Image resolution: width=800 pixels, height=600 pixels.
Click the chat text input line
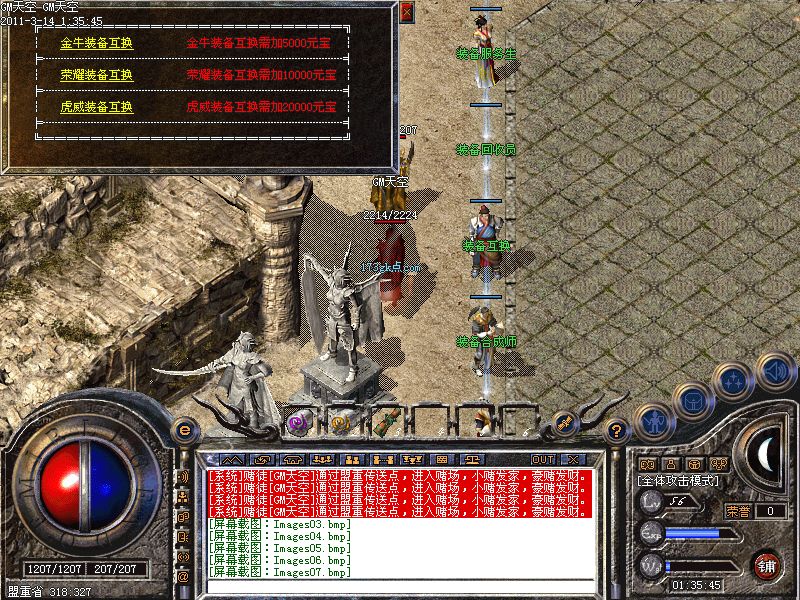[400, 587]
